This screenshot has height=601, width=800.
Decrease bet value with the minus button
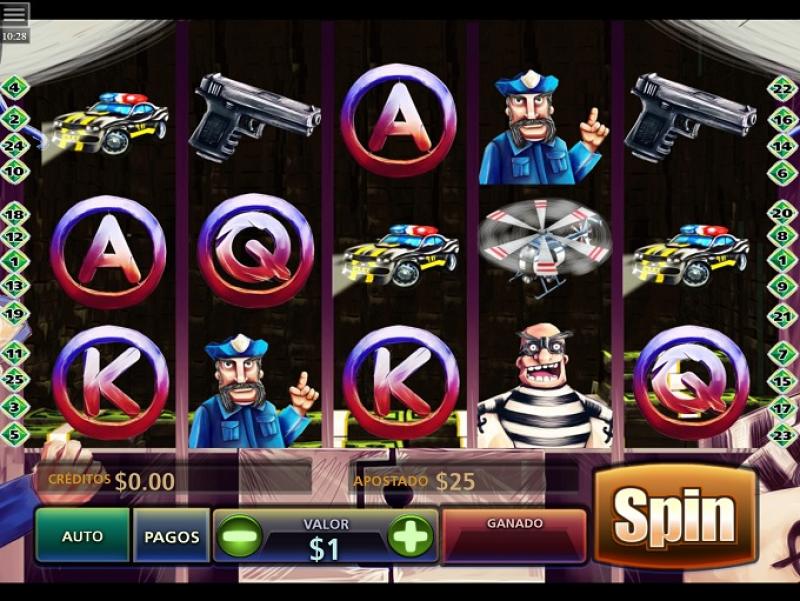point(239,536)
